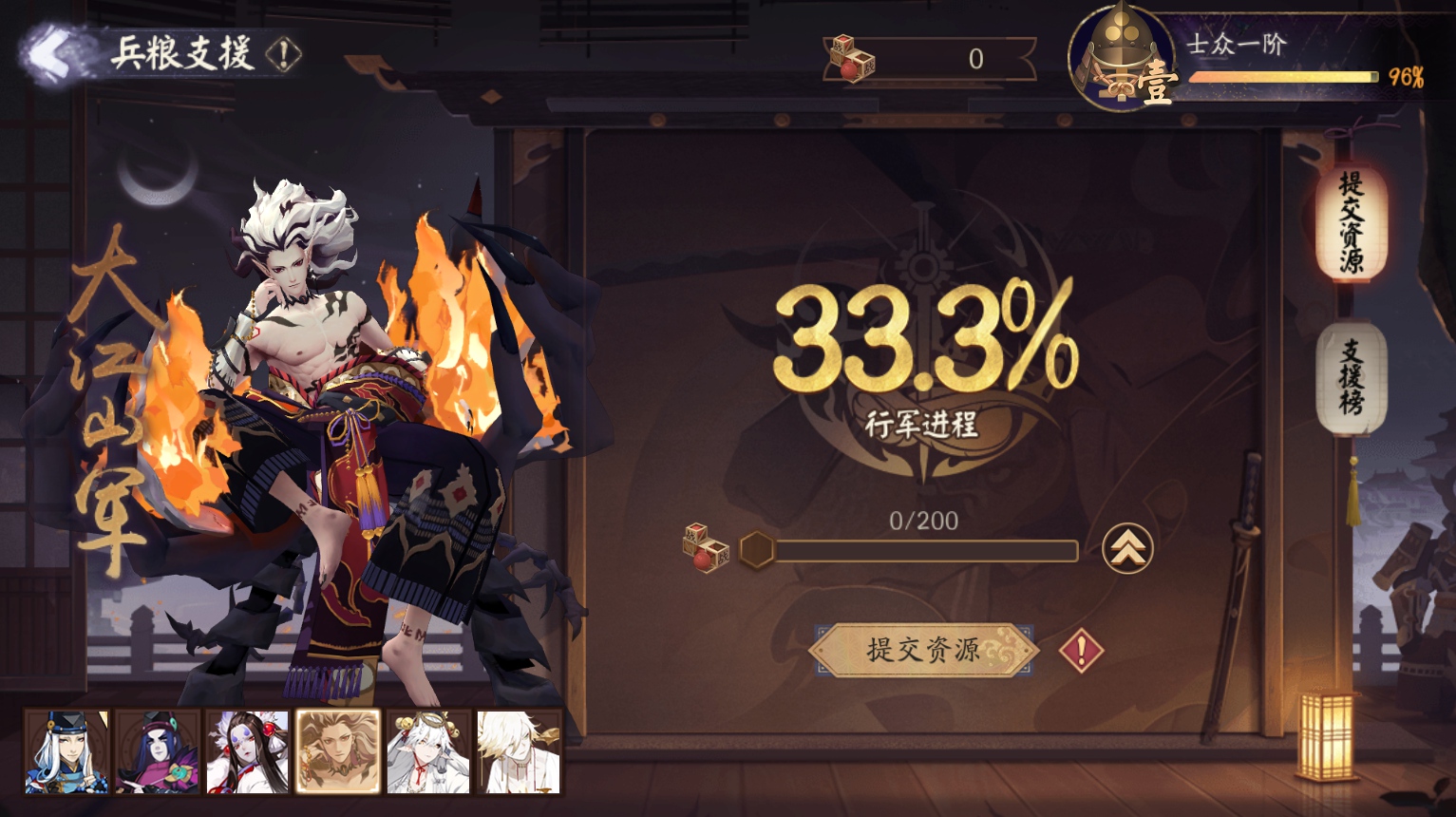Select the blue-robed white-haired character portrait

coord(66,751)
